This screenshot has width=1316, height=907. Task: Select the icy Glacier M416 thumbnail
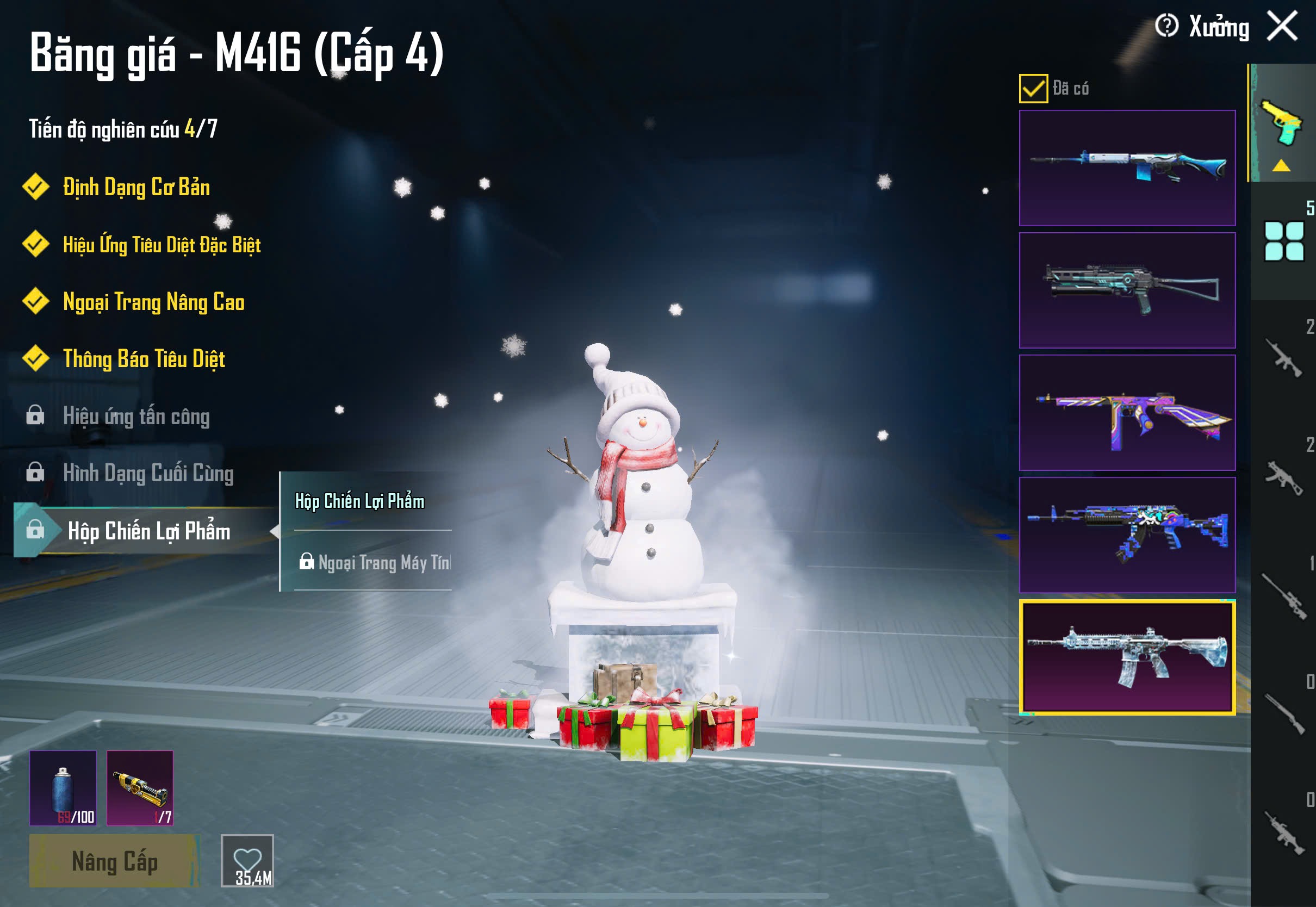[1127, 657]
